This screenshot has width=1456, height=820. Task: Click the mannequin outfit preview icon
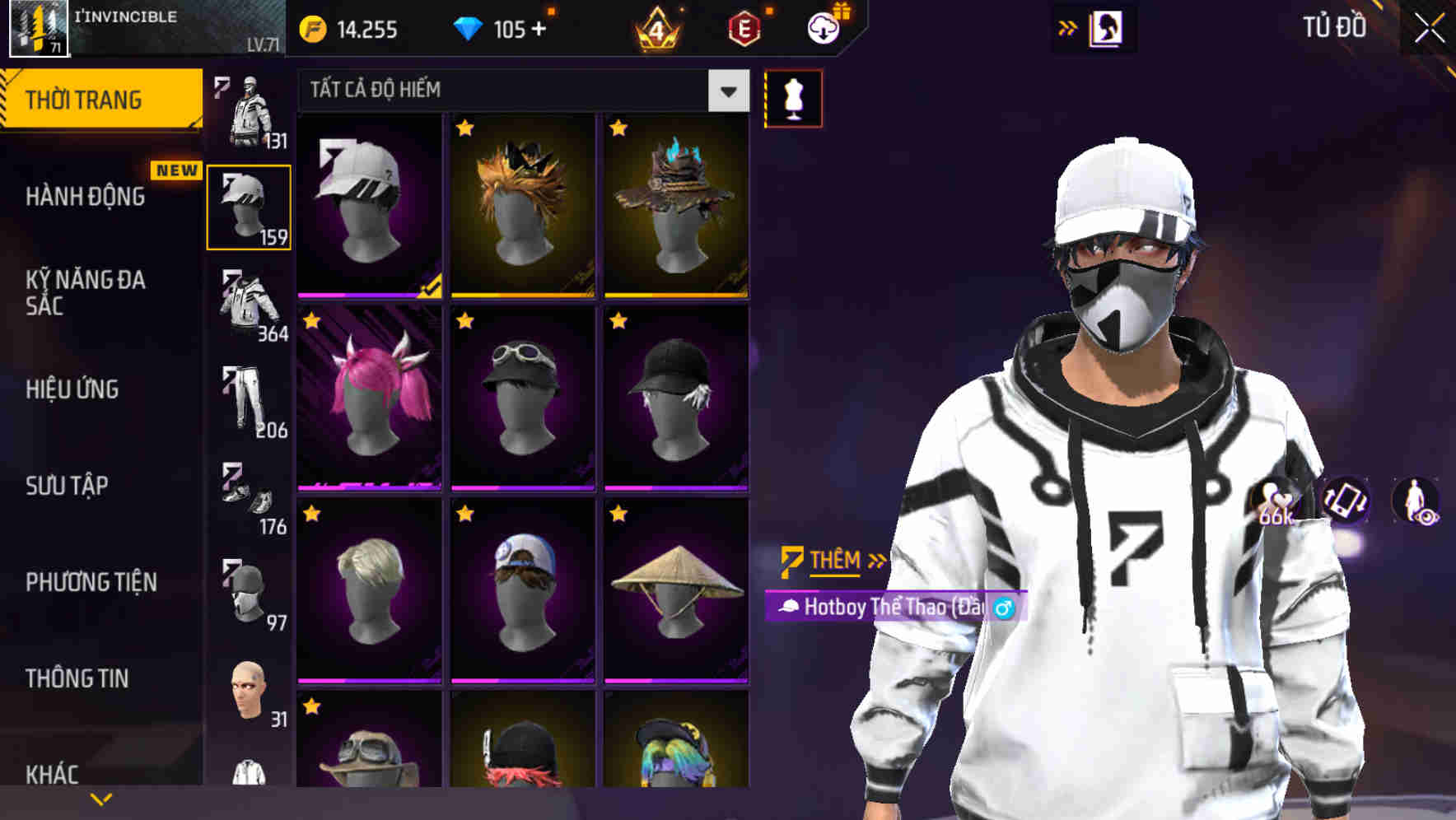coord(793,97)
